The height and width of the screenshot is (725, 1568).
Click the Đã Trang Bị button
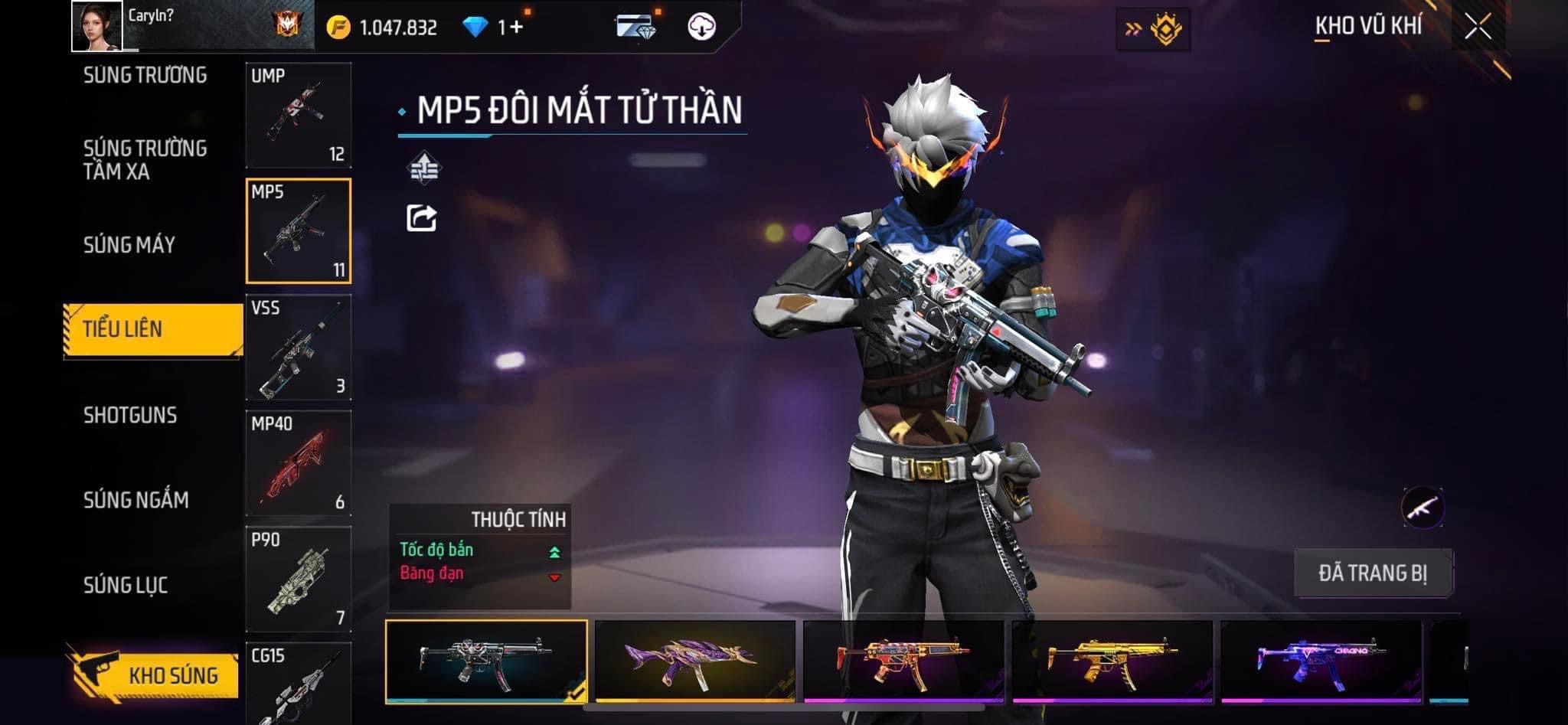tap(1373, 573)
